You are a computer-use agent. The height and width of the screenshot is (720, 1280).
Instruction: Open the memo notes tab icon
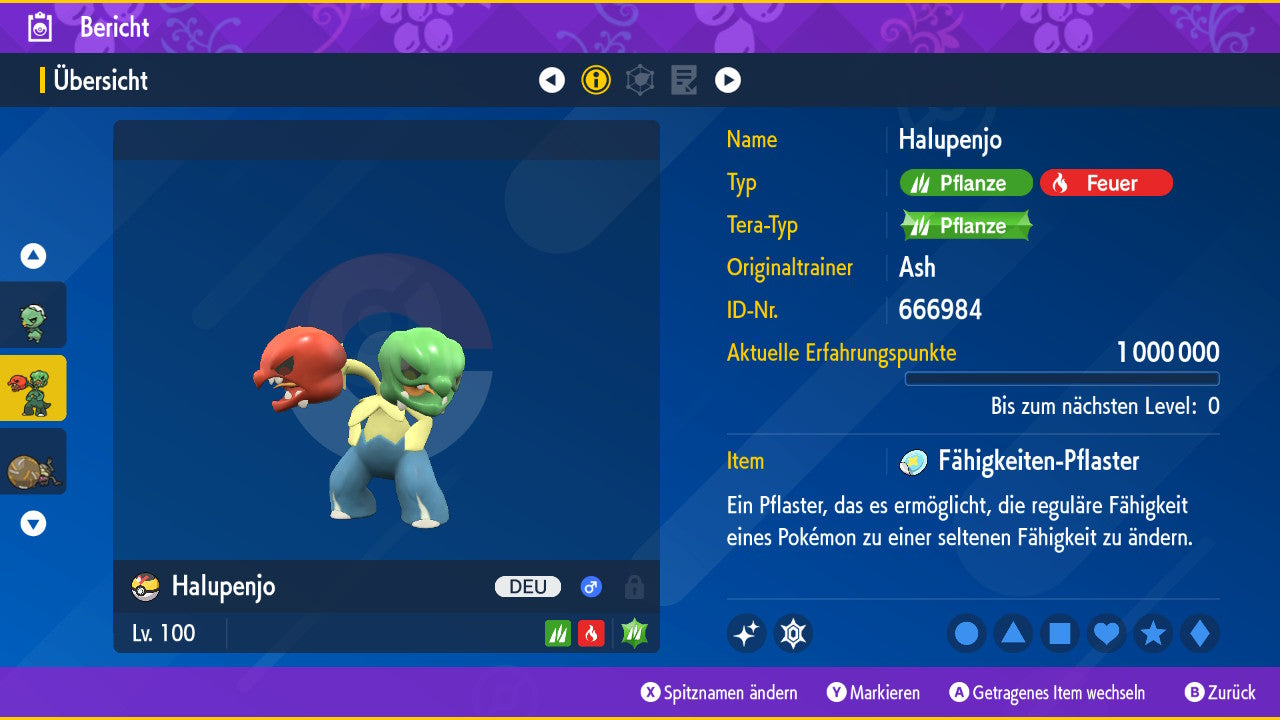click(x=684, y=80)
